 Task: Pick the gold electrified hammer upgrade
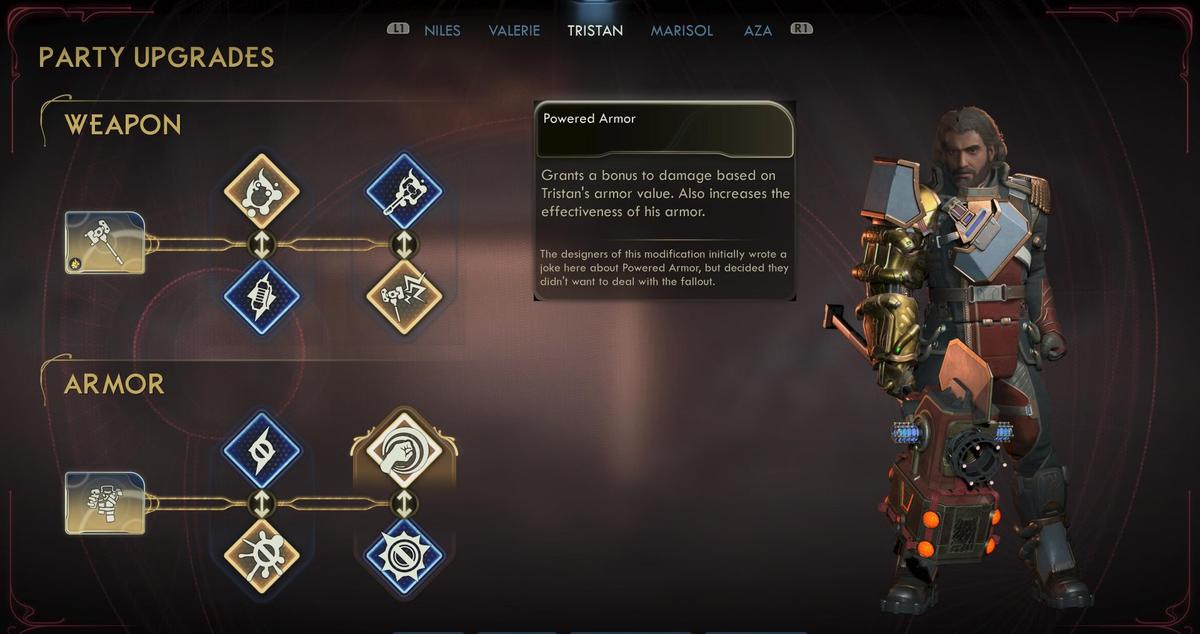[404, 297]
